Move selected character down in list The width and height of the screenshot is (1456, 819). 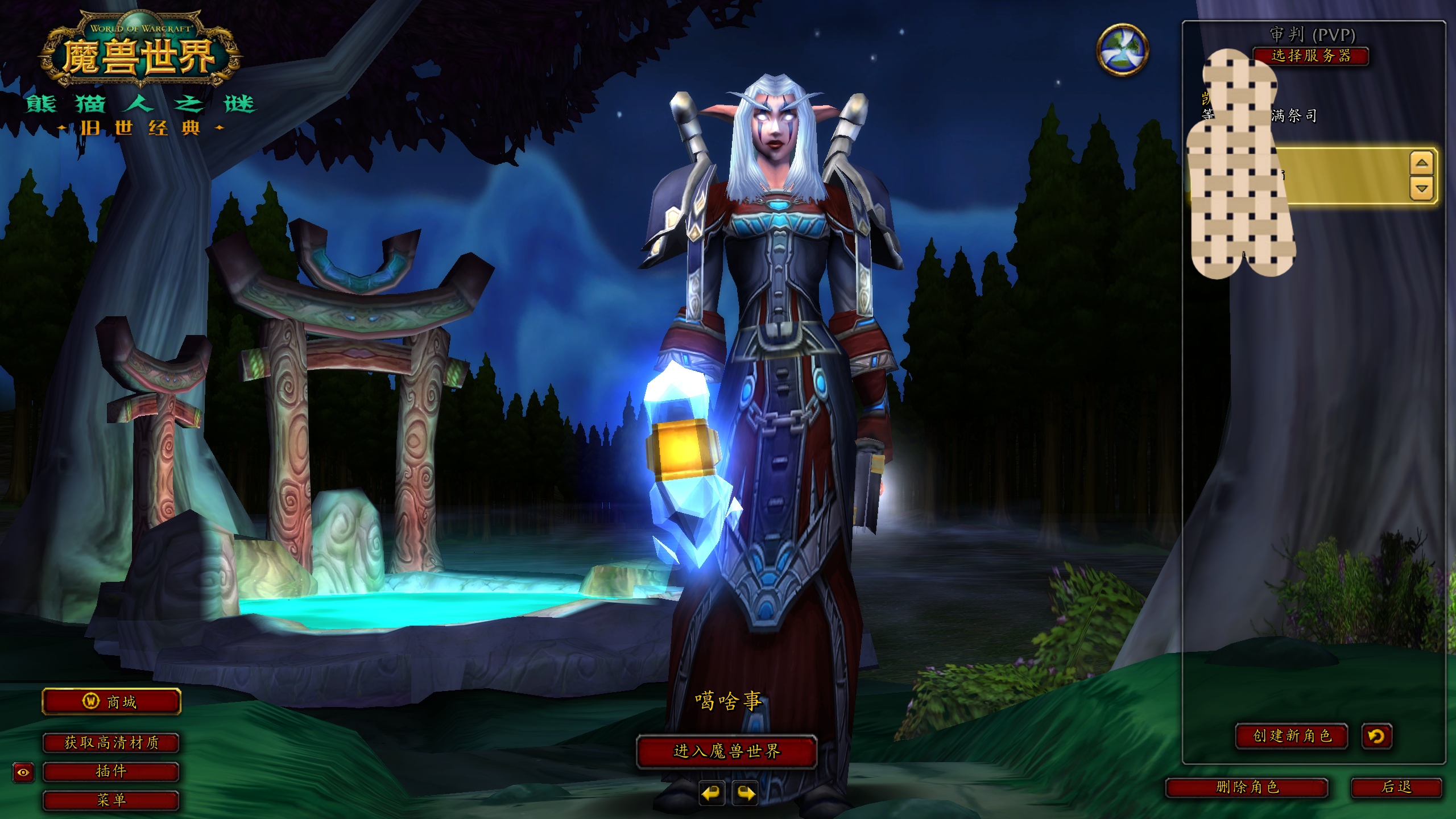[x=1421, y=188]
